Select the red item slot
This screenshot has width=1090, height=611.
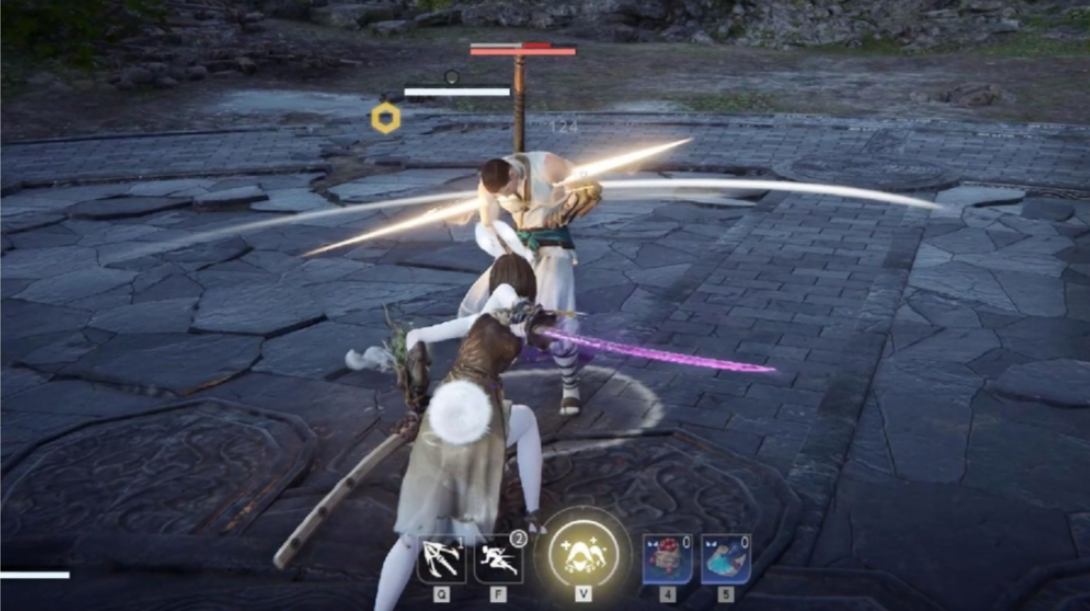coord(667,558)
